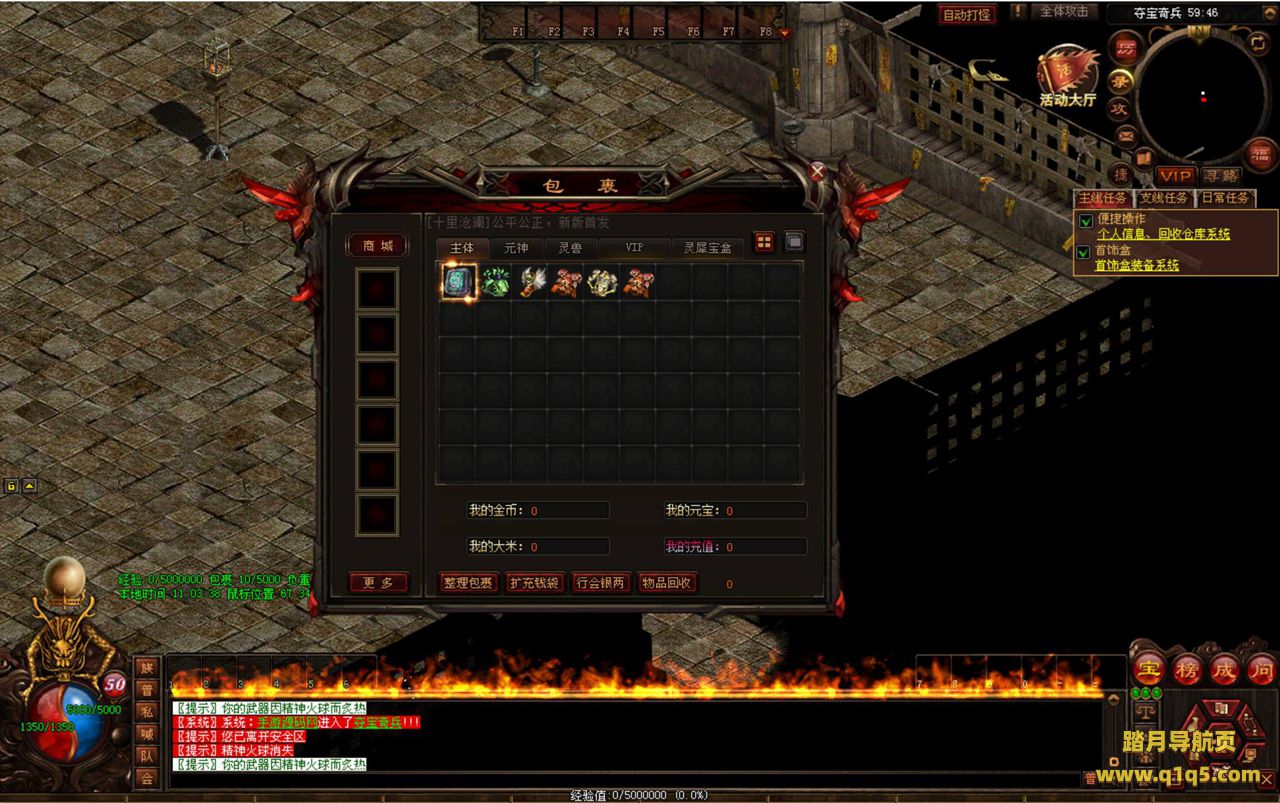Screen dimensions: 1280x803
Task: Open 行会银两 guild silver
Action: (601, 583)
